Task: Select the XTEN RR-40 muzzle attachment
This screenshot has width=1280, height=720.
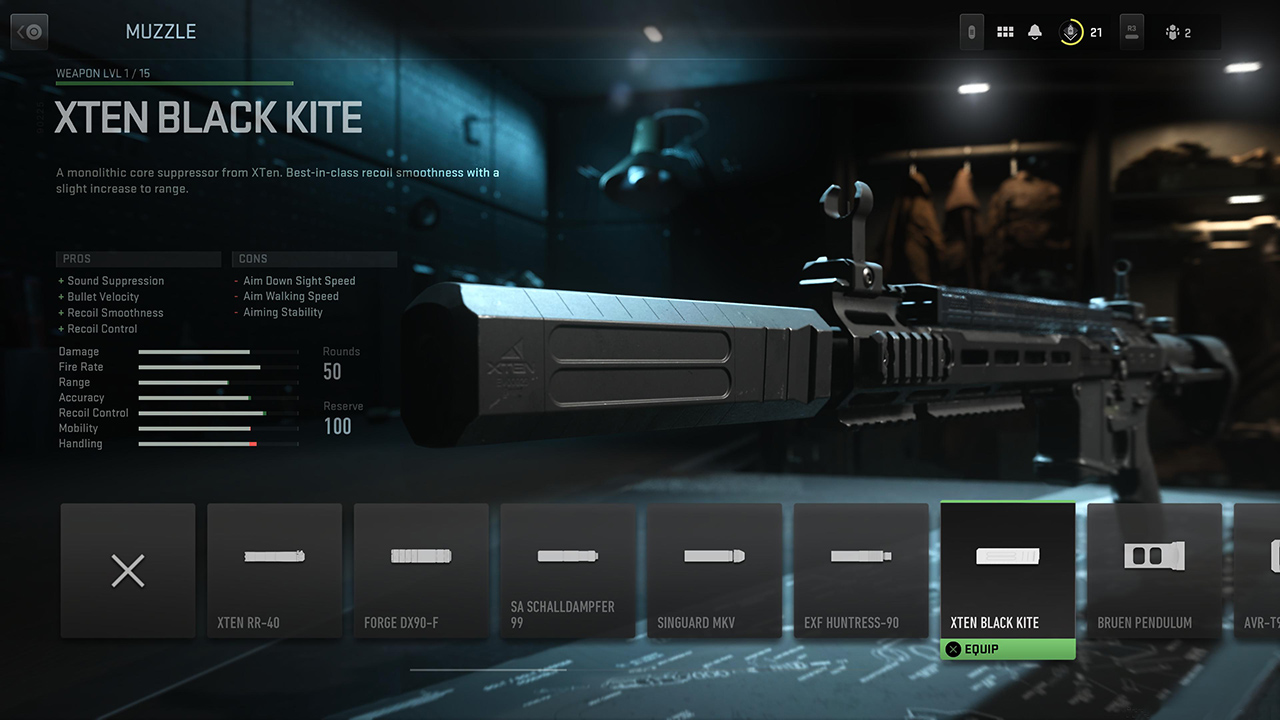Action: [274, 570]
